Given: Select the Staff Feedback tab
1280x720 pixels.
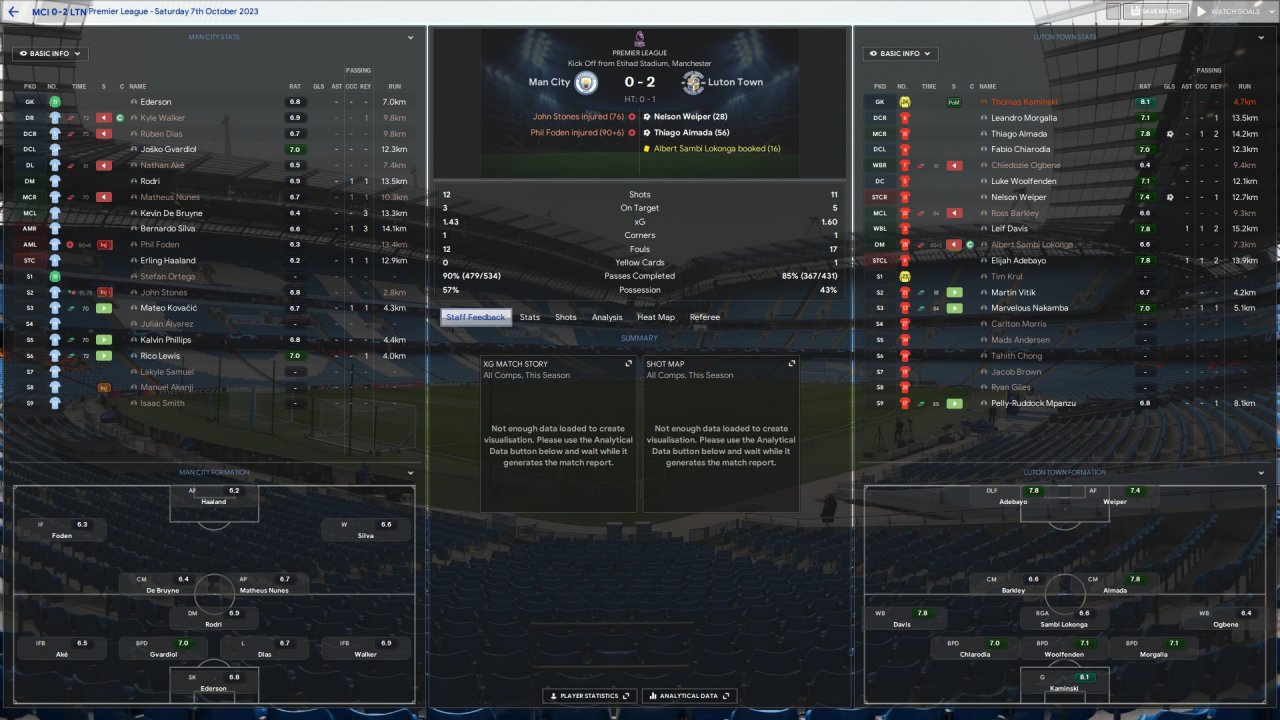Looking at the screenshot, I should point(476,317).
